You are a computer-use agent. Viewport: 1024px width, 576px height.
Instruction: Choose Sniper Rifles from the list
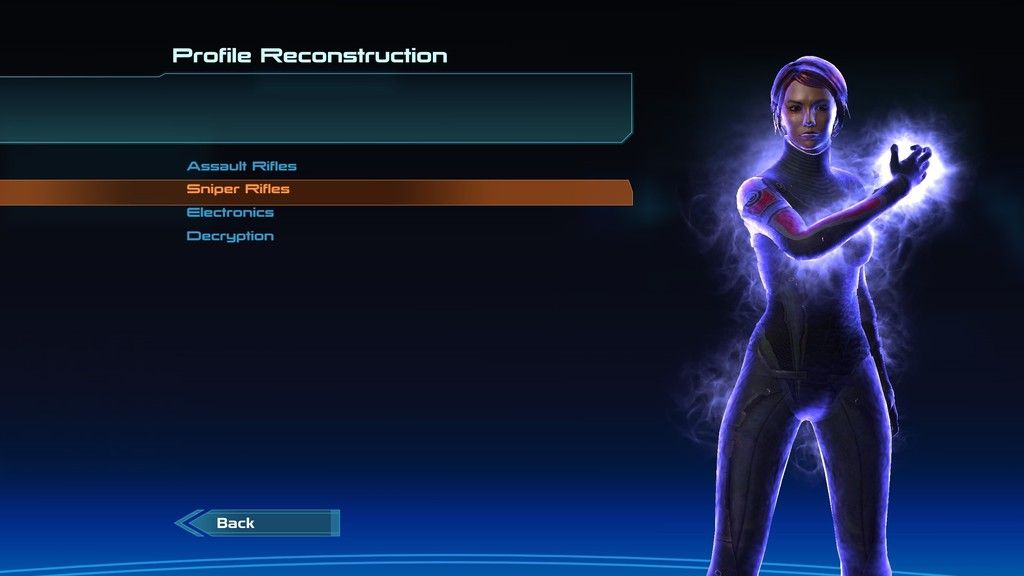click(x=238, y=189)
